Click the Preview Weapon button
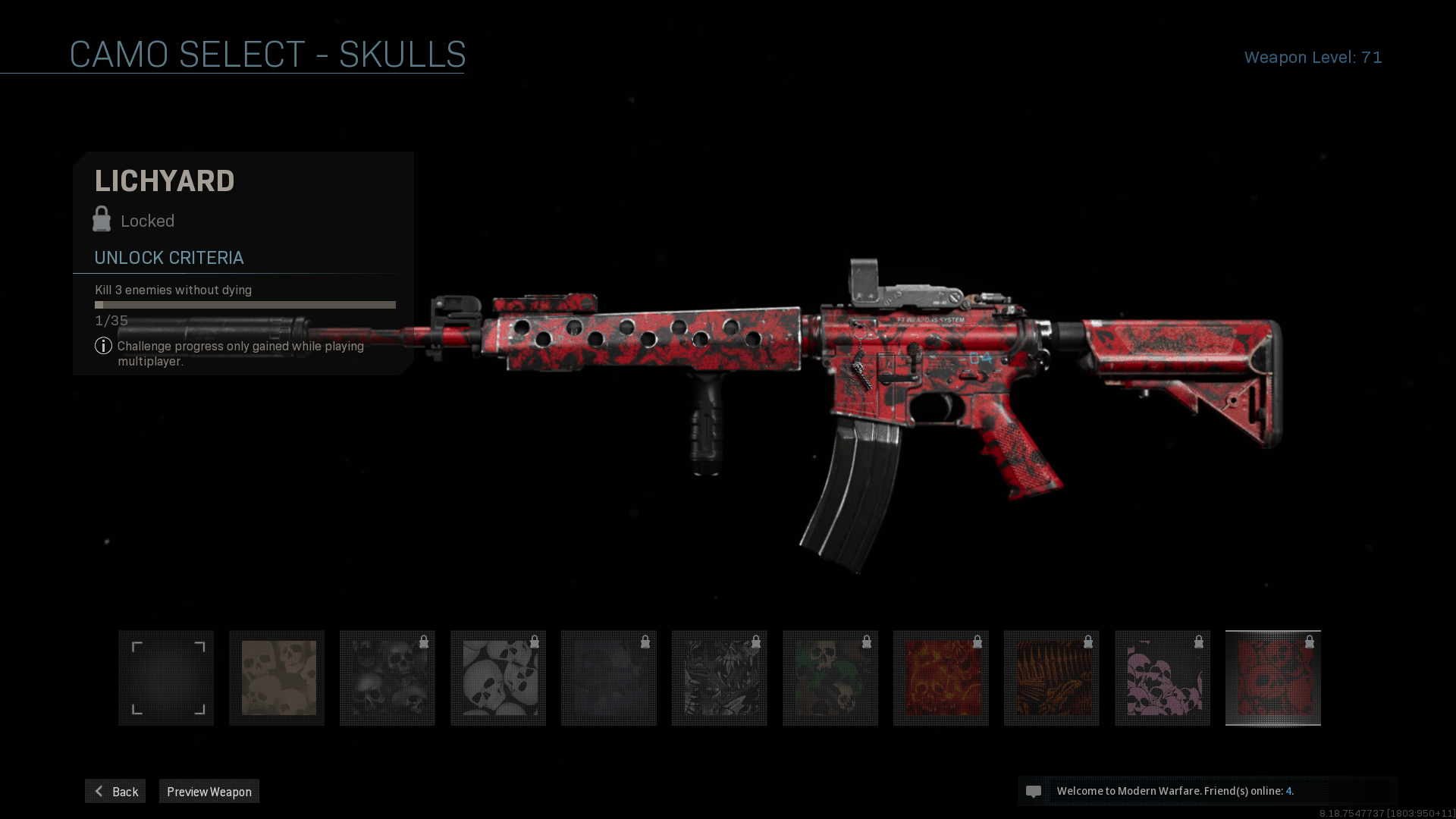Viewport: 1456px width, 819px height. coord(209,791)
